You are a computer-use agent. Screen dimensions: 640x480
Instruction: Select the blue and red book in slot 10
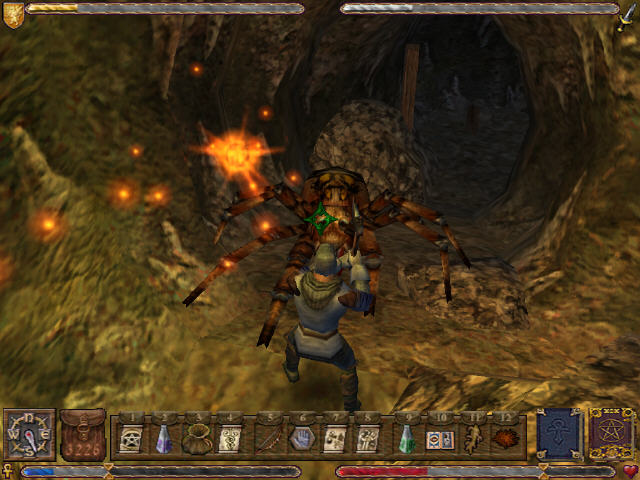pyautogui.click(x=438, y=438)
